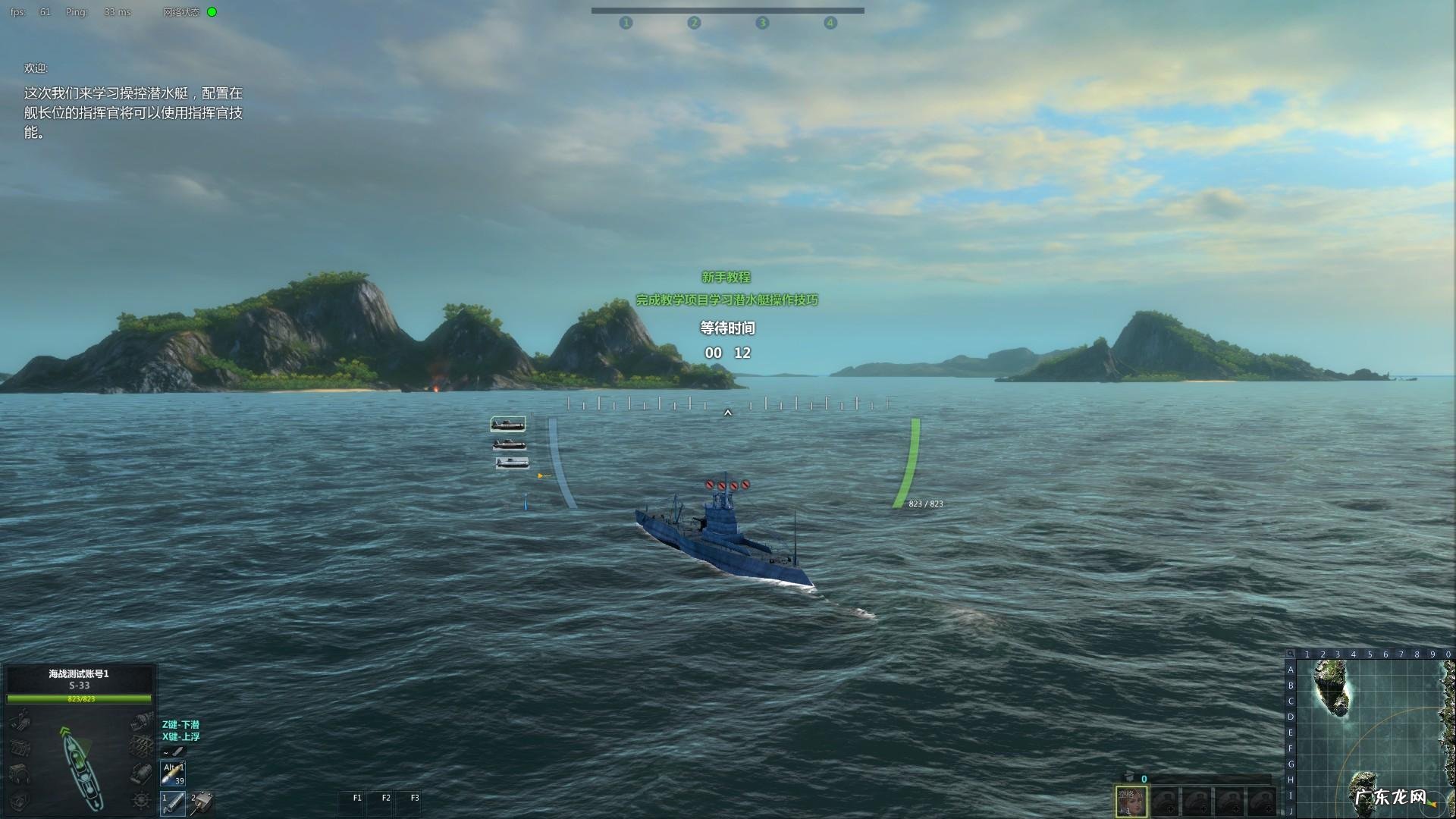Activate the commander portrait skill slot
Screen dimensions: 1456x819
click(1131, 801)
